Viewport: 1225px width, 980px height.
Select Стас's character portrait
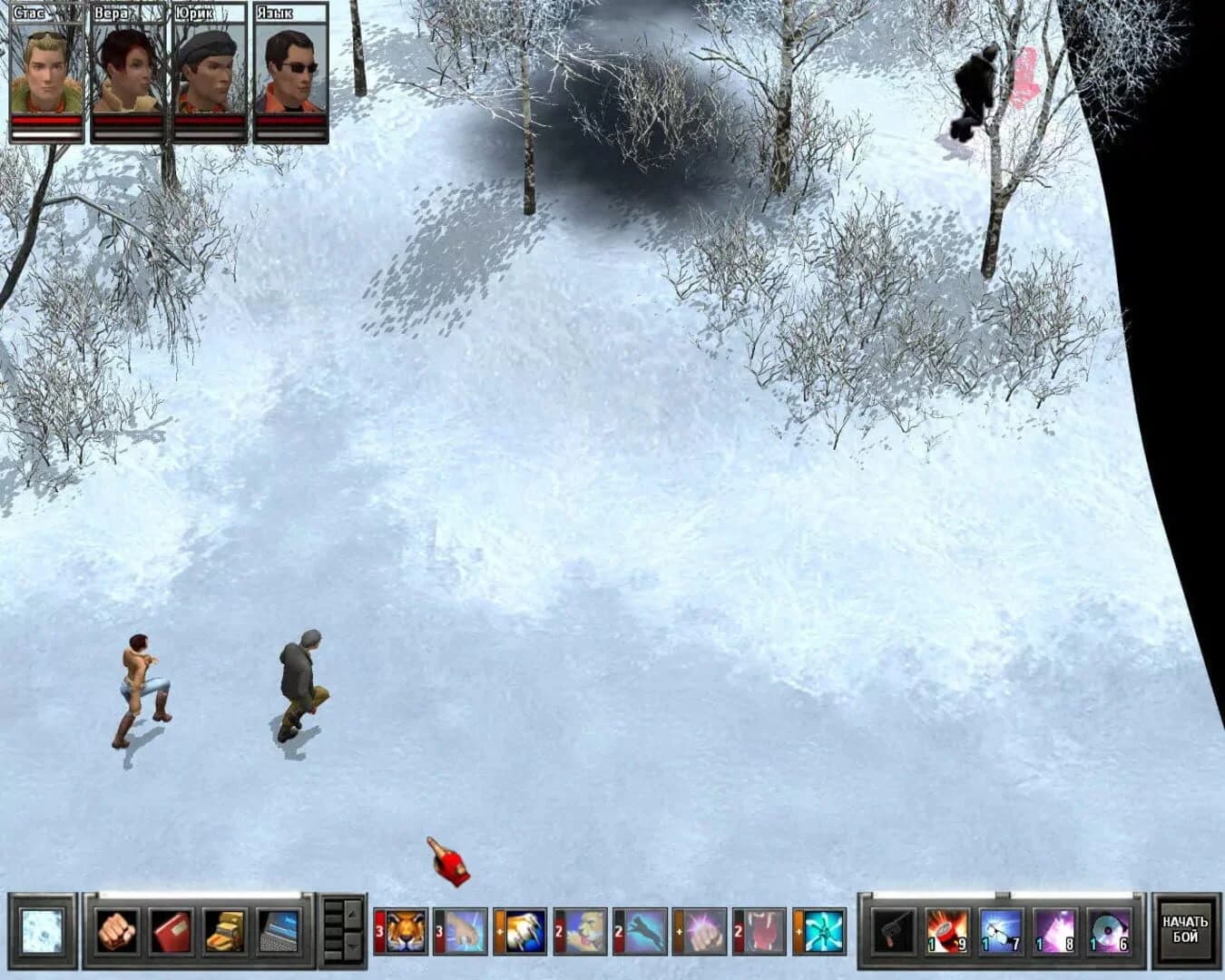pyautogui.click(x=44, y=68)
